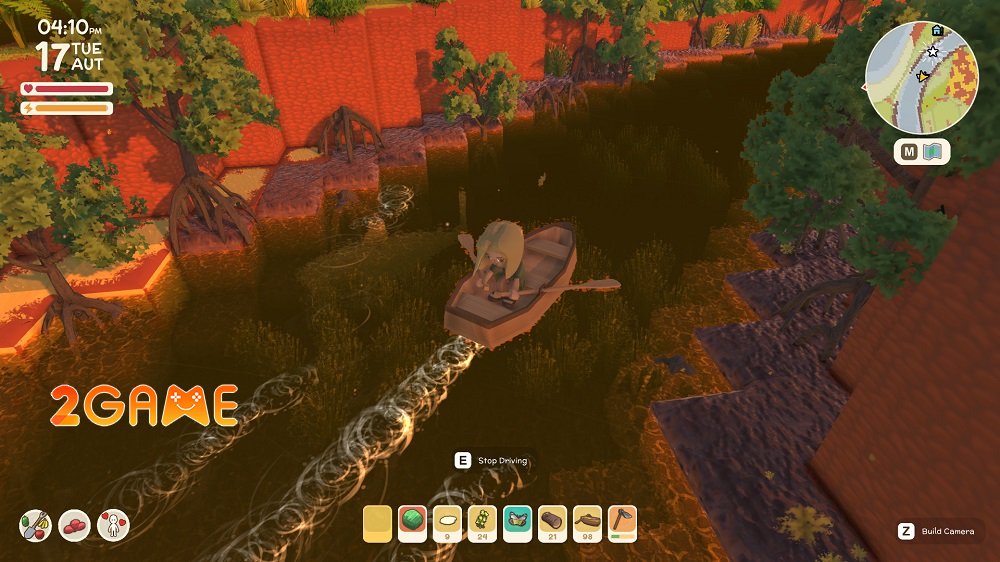Open the shovel and fruit tools menu
The width and height of the screenshot is (1000, 562).
coord(34,525)
